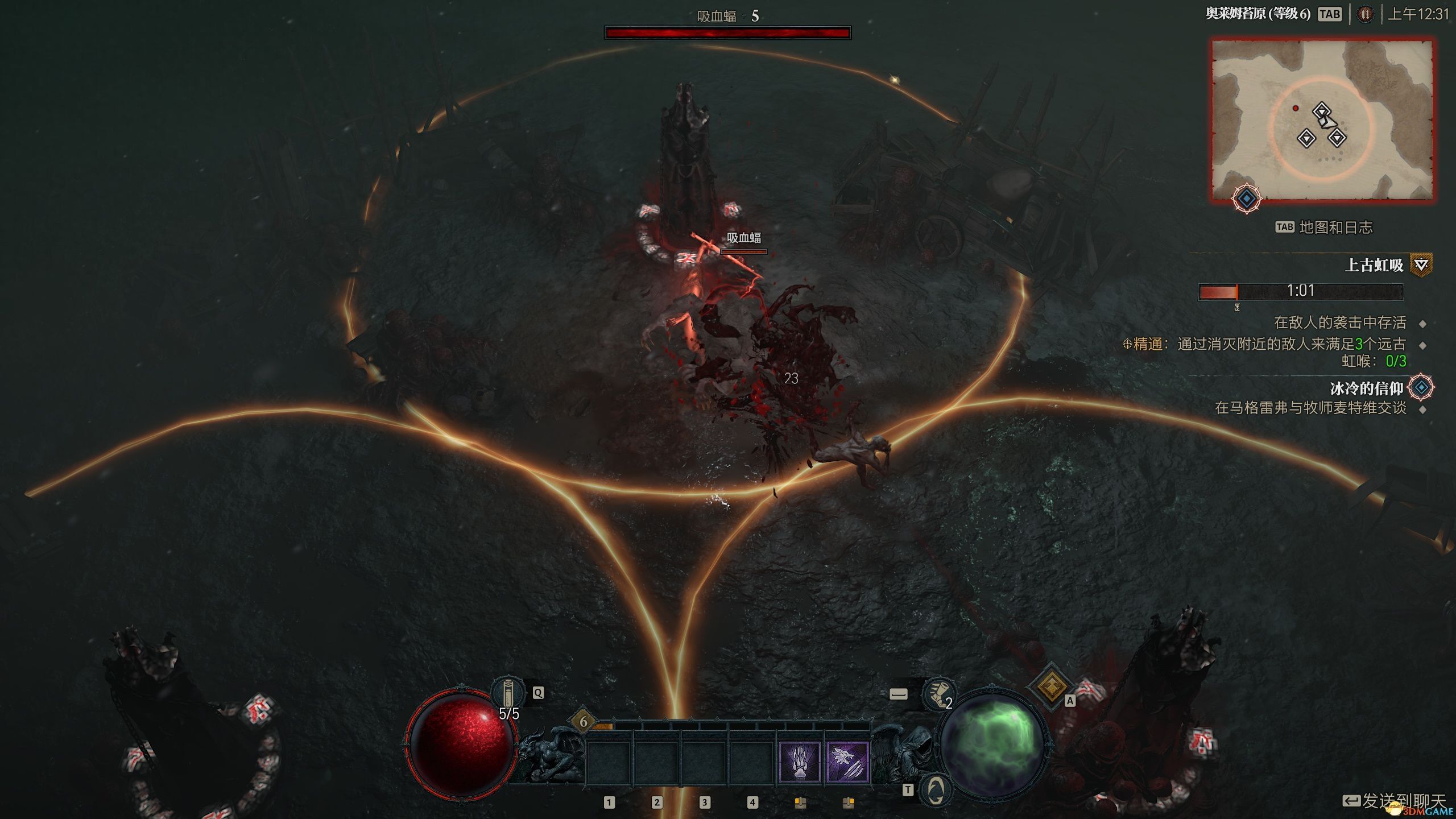
Task: Select the 上古虹吸 event tracker title
Action: (x=1374, y=265)
